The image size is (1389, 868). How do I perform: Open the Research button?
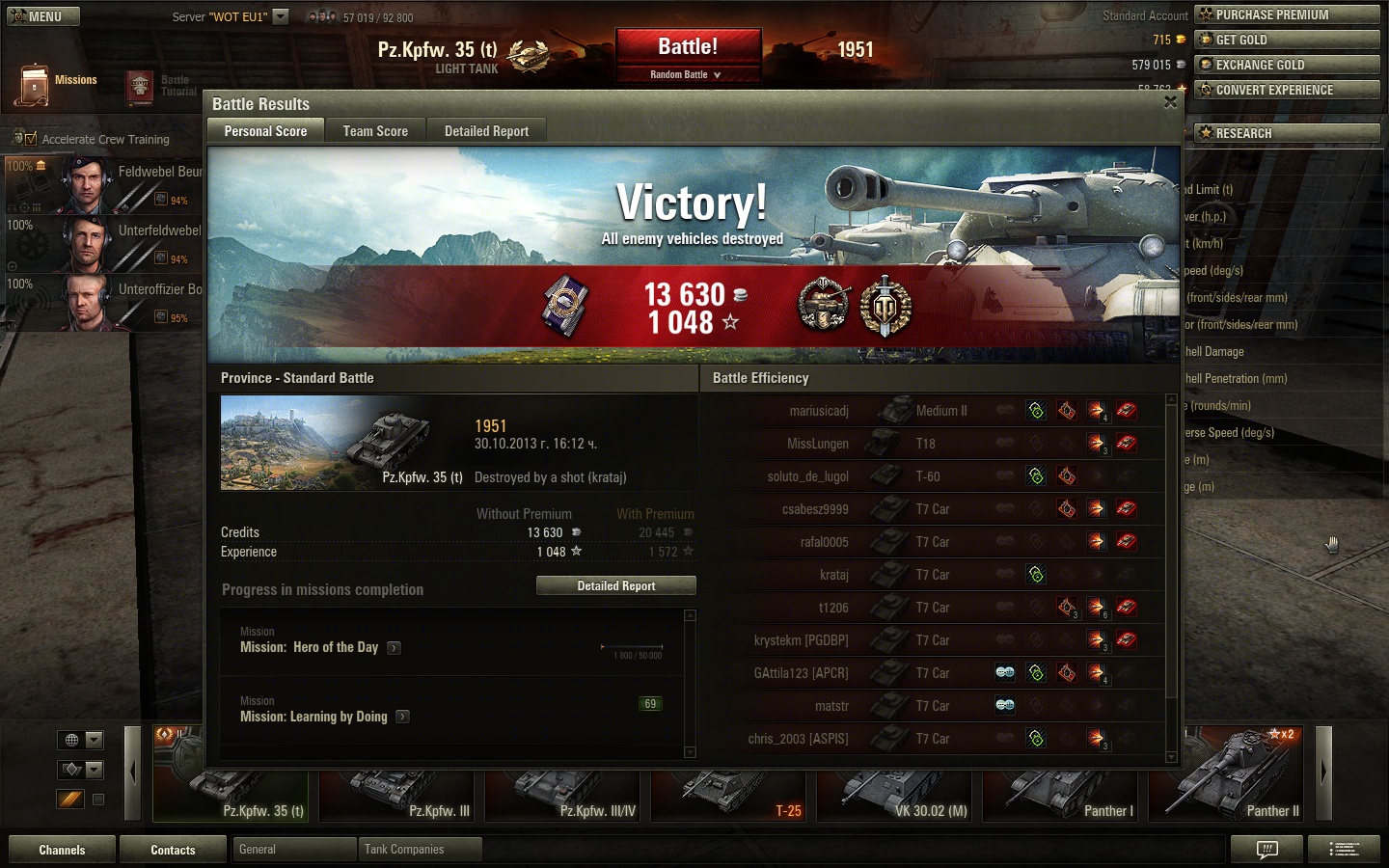click(1287, 133)
